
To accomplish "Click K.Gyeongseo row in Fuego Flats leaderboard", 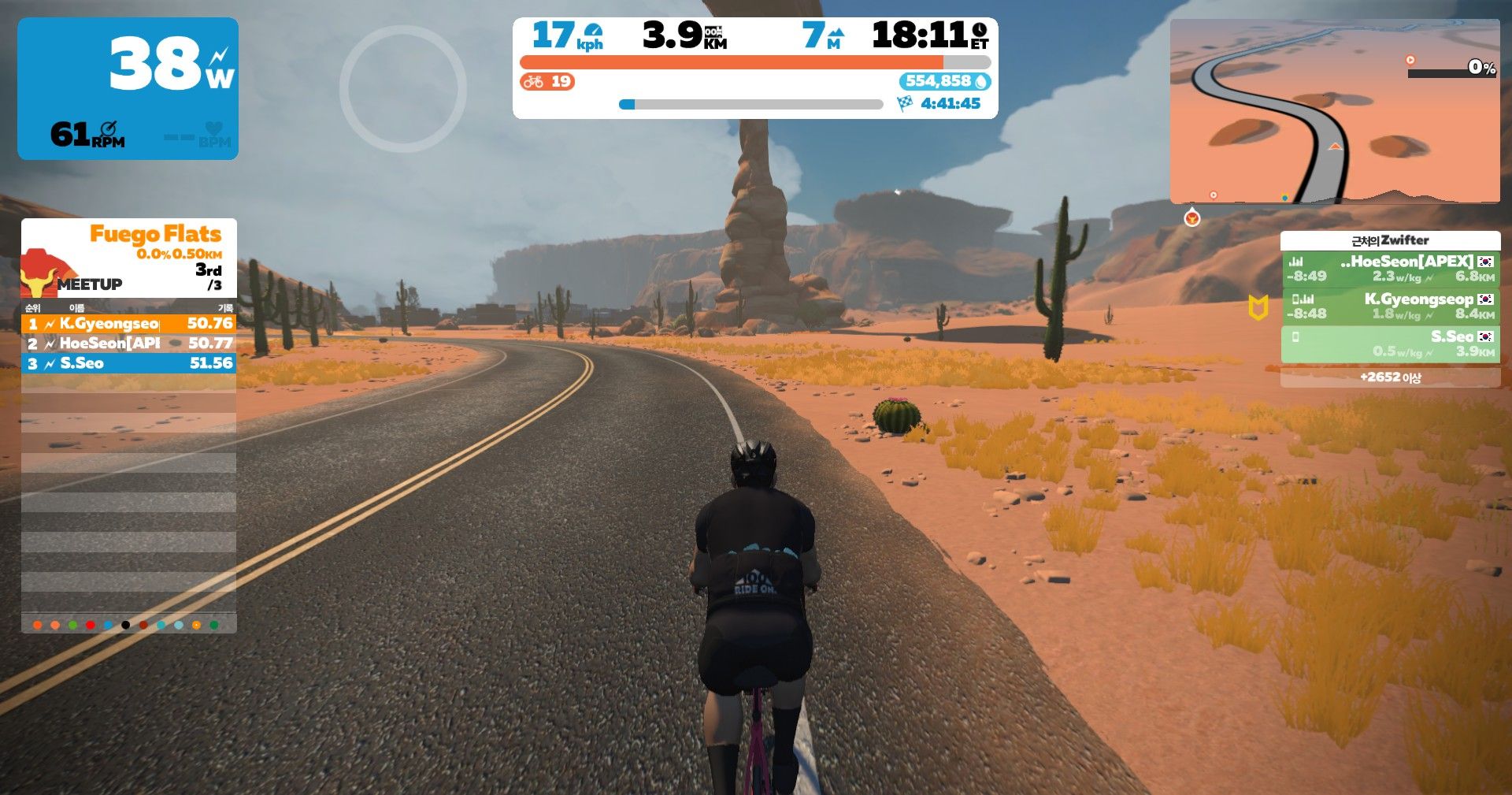I will click(129, 323).
